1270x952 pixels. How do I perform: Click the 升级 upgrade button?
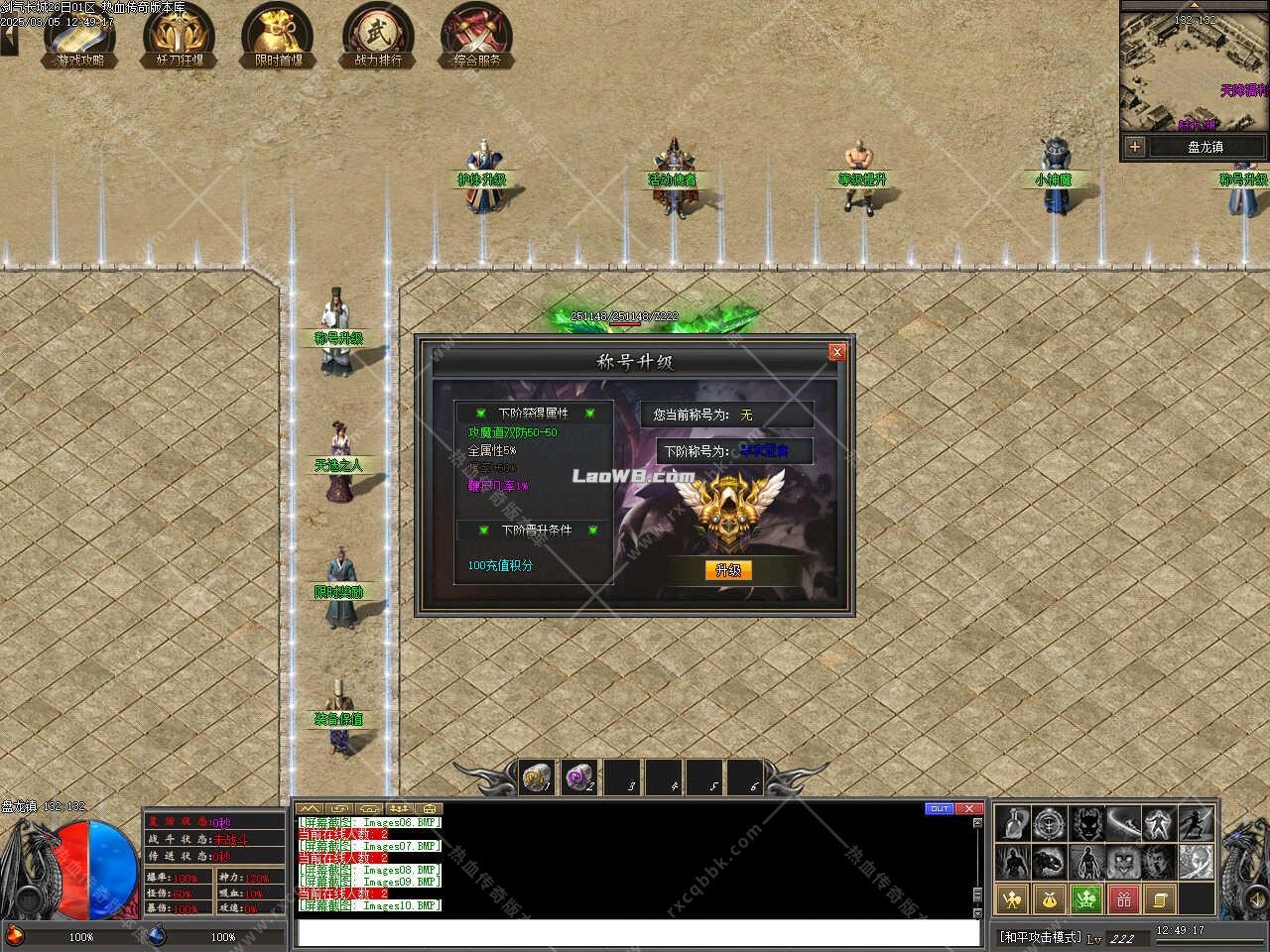pos(728,570)
